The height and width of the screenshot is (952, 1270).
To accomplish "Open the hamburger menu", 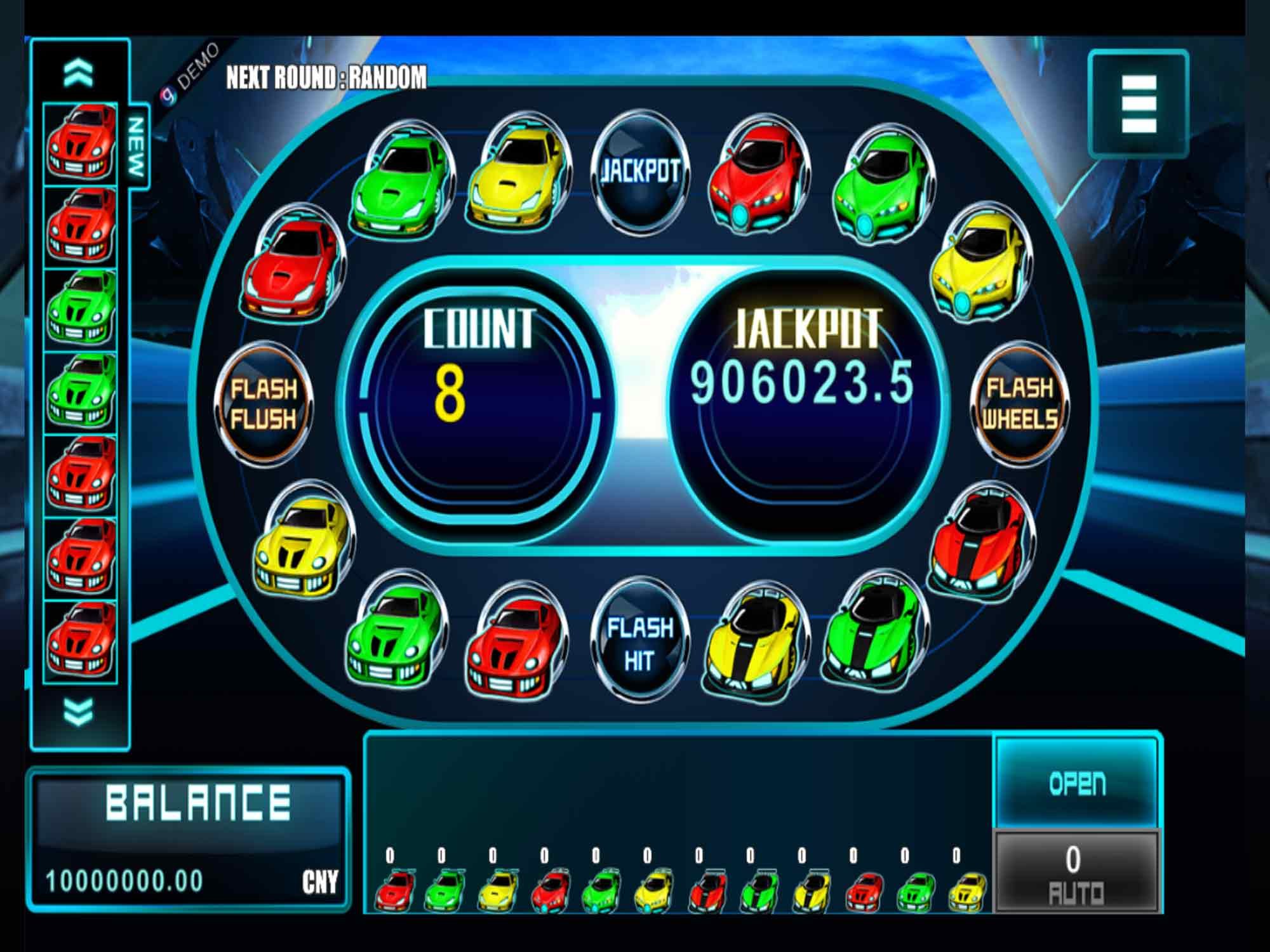I will (x=1138, y=103).
